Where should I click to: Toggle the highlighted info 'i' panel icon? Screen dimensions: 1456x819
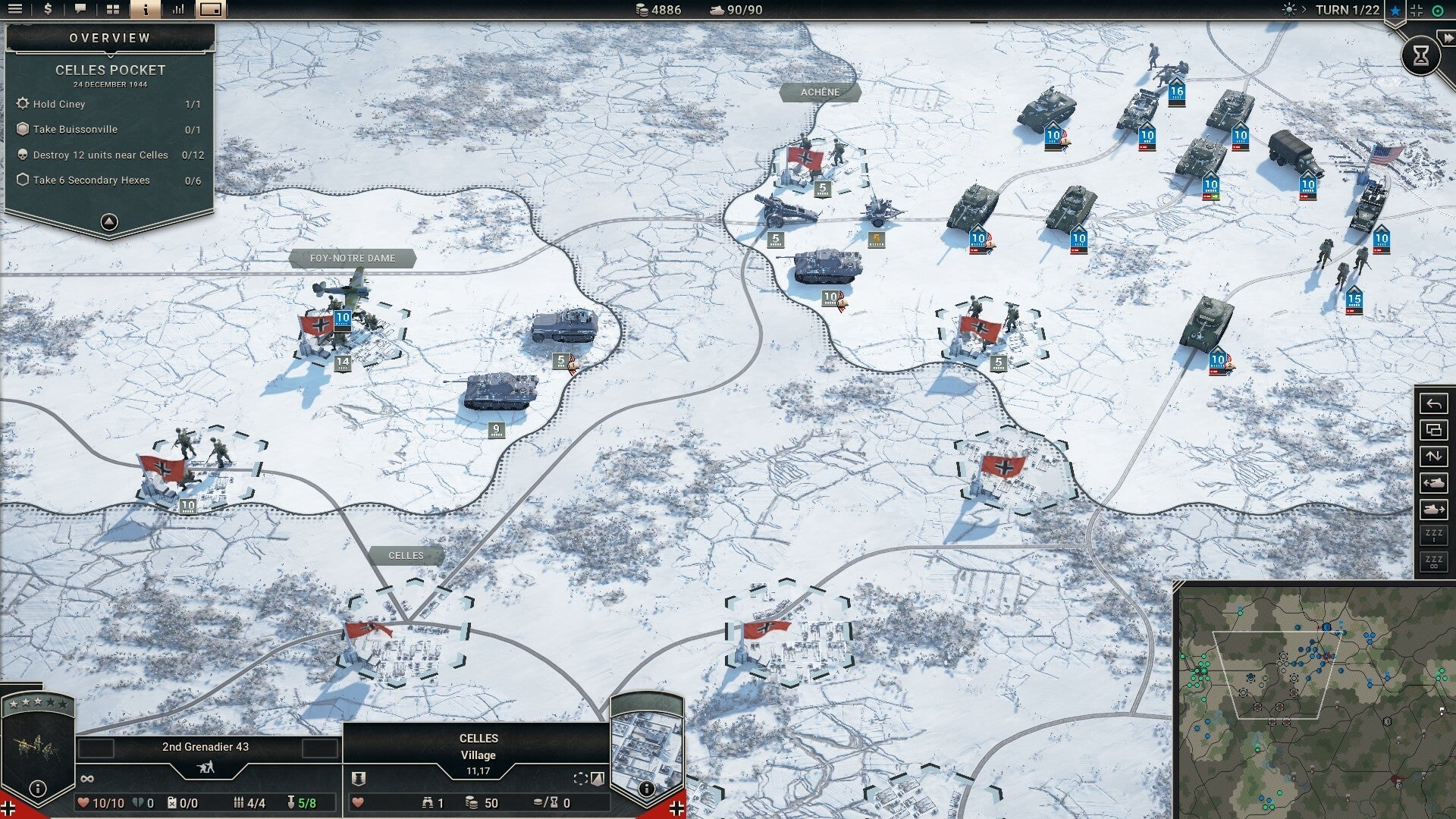coord(144,10)
